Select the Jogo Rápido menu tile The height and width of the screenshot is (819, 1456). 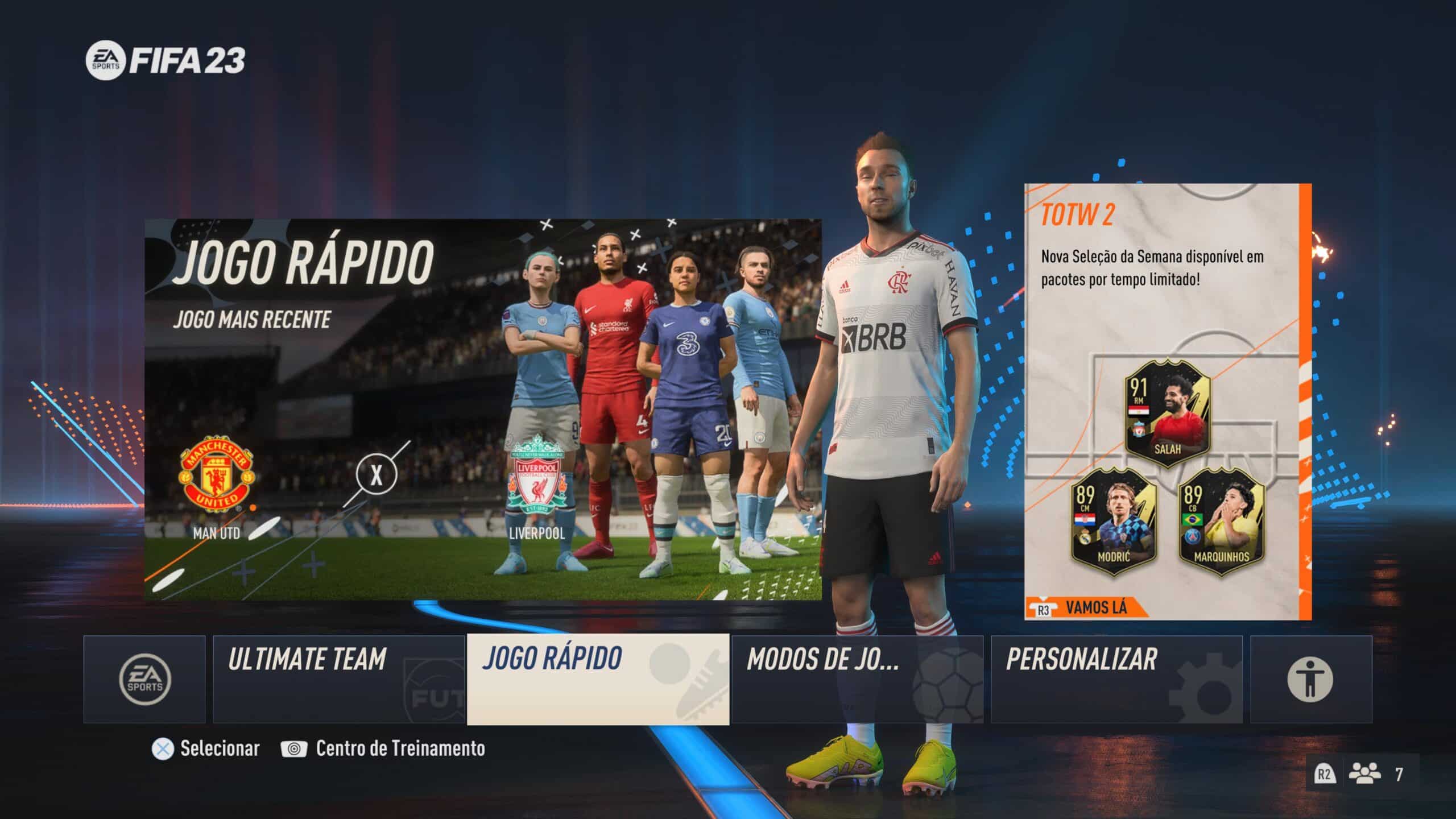tap(598, 679)
